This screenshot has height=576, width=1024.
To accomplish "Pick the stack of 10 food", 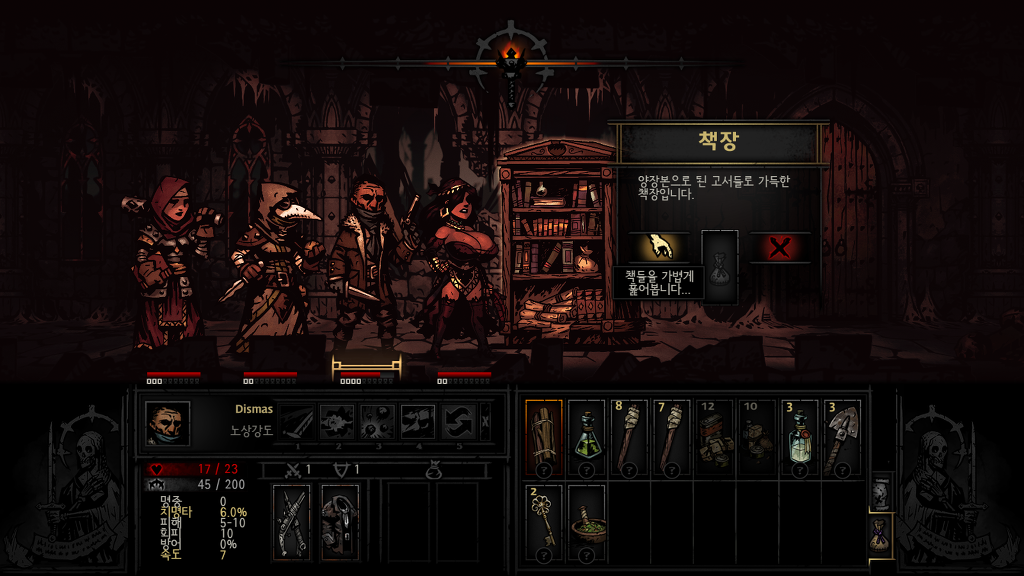I will [758, 438].
